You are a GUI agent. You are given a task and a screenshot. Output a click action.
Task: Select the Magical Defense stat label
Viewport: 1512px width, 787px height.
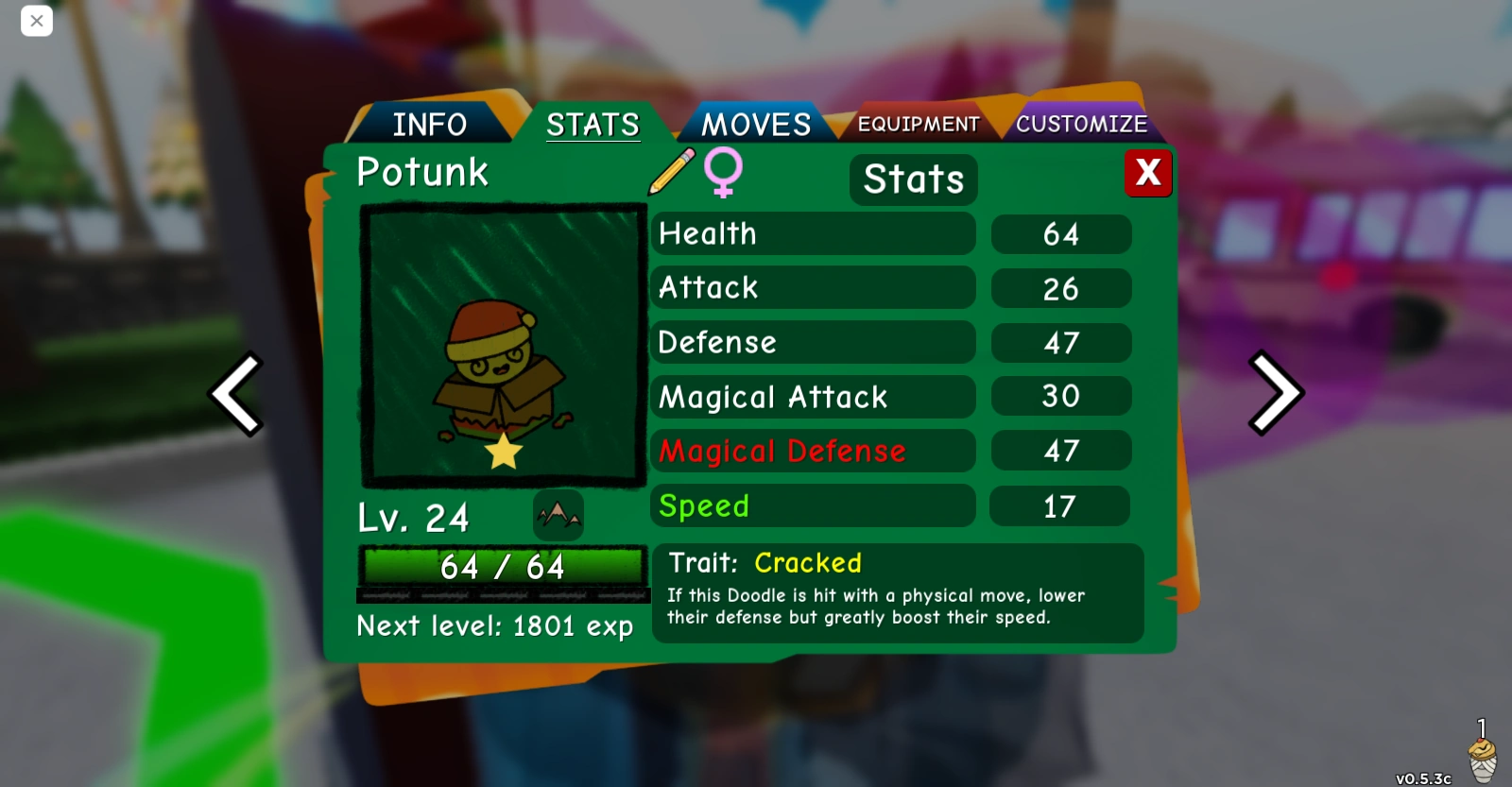(781, 451)
